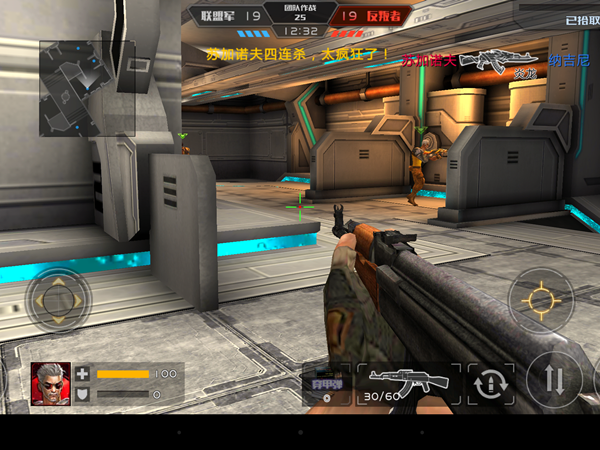The height and width of the screenshot is (450, 600).
Task: Tap the circular arrows reload button
Action: pyautogui.click(x=490, y=383)
